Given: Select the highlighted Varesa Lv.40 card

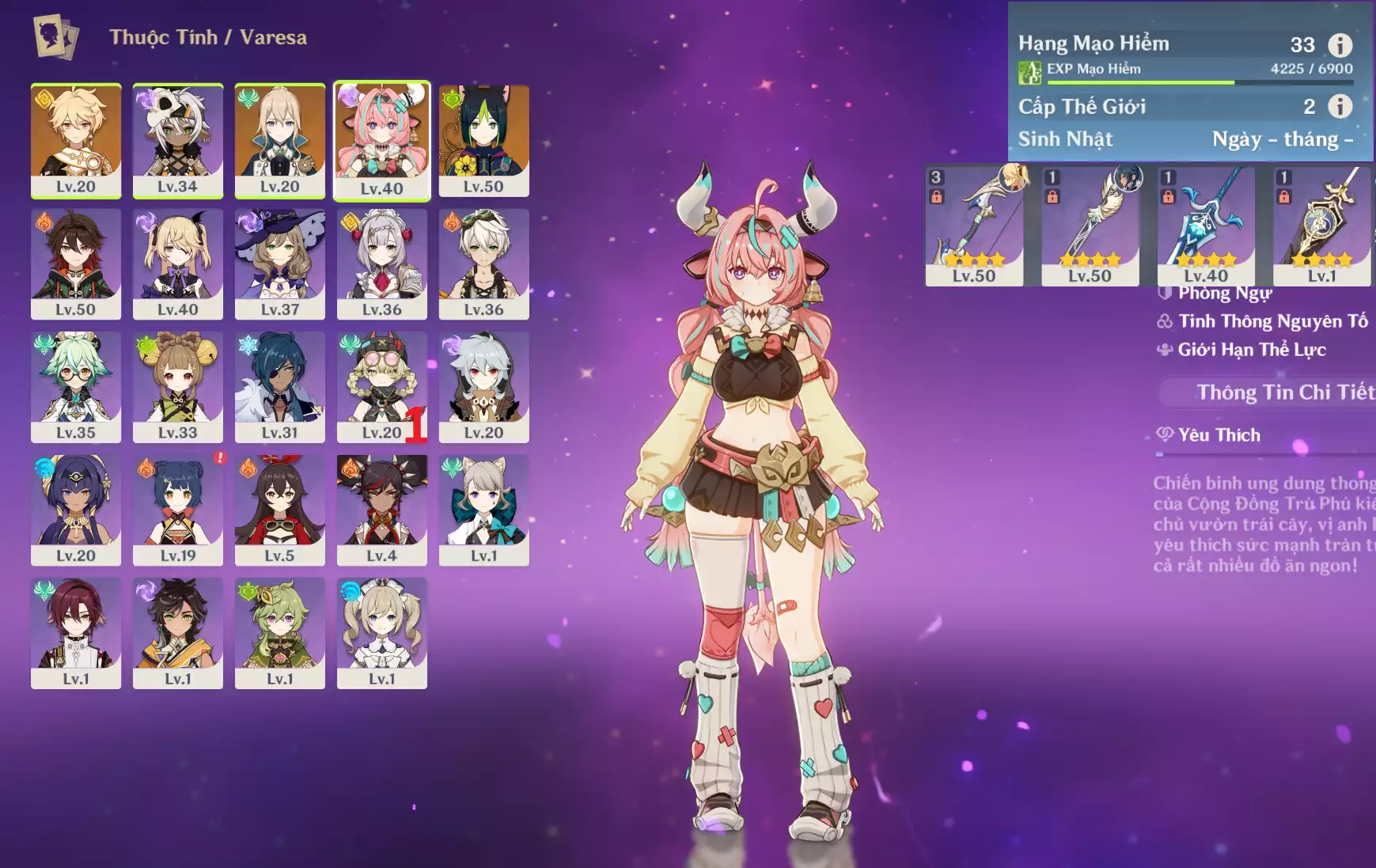Looking at the screenshot, I should click(x=381, y=140).
